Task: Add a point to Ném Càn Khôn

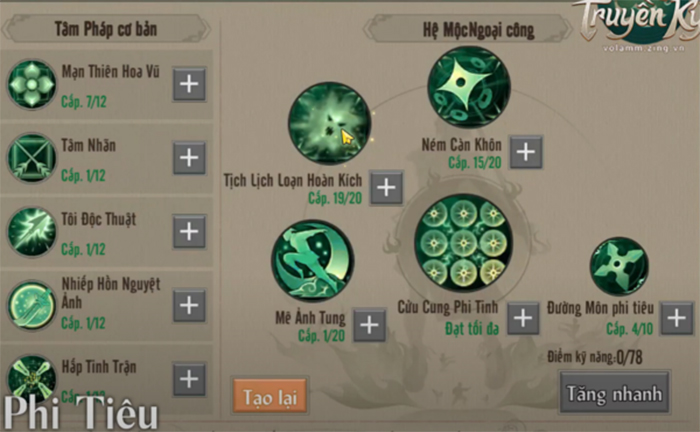Action: (526, 152)
